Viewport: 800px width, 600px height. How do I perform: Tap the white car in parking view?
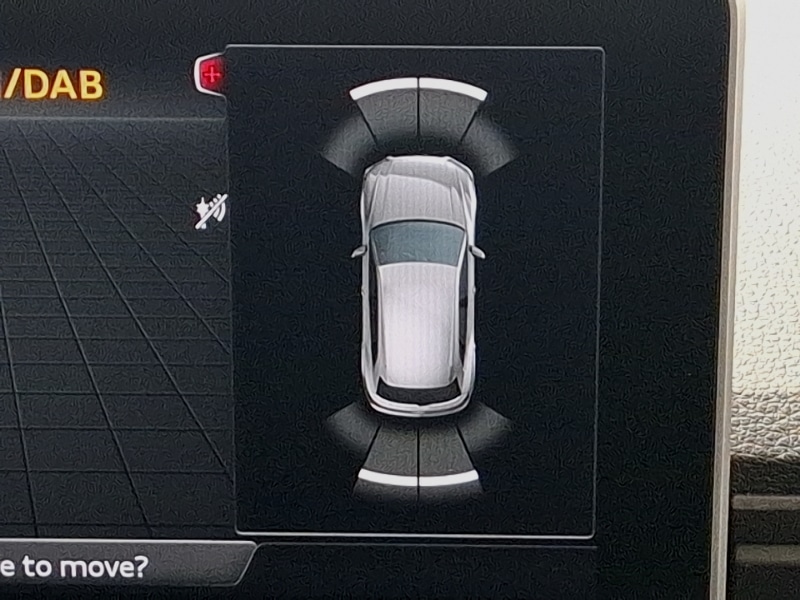coord(417,285)
